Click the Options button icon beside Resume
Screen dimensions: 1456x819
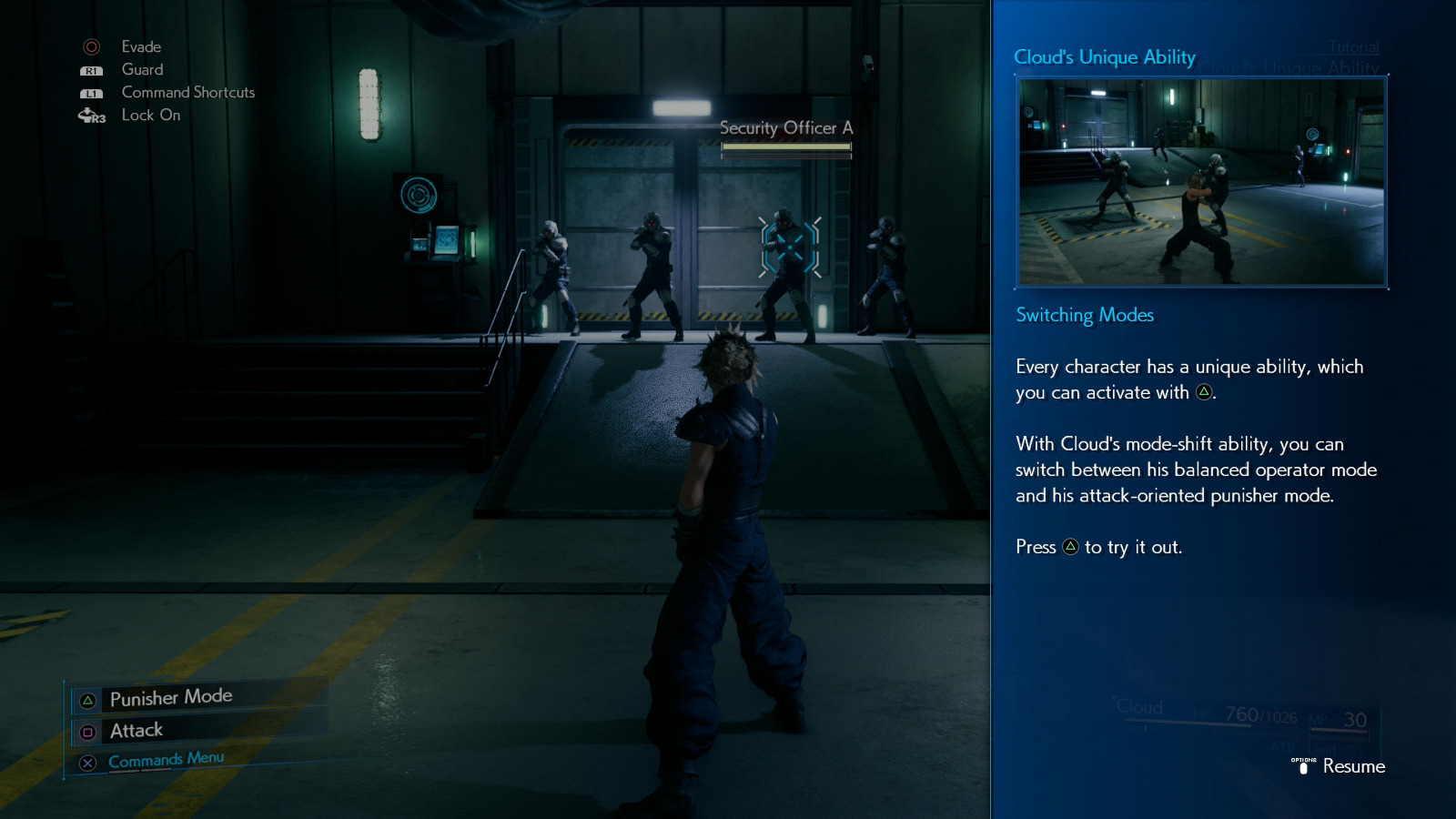tap(1305, 767)
